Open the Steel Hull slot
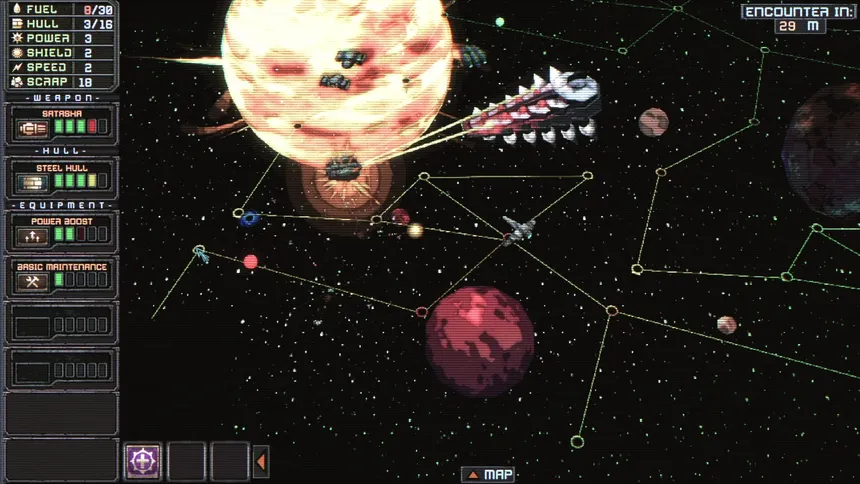The width and height of the screenshot is (860, 484). click(x=61, y=177)
